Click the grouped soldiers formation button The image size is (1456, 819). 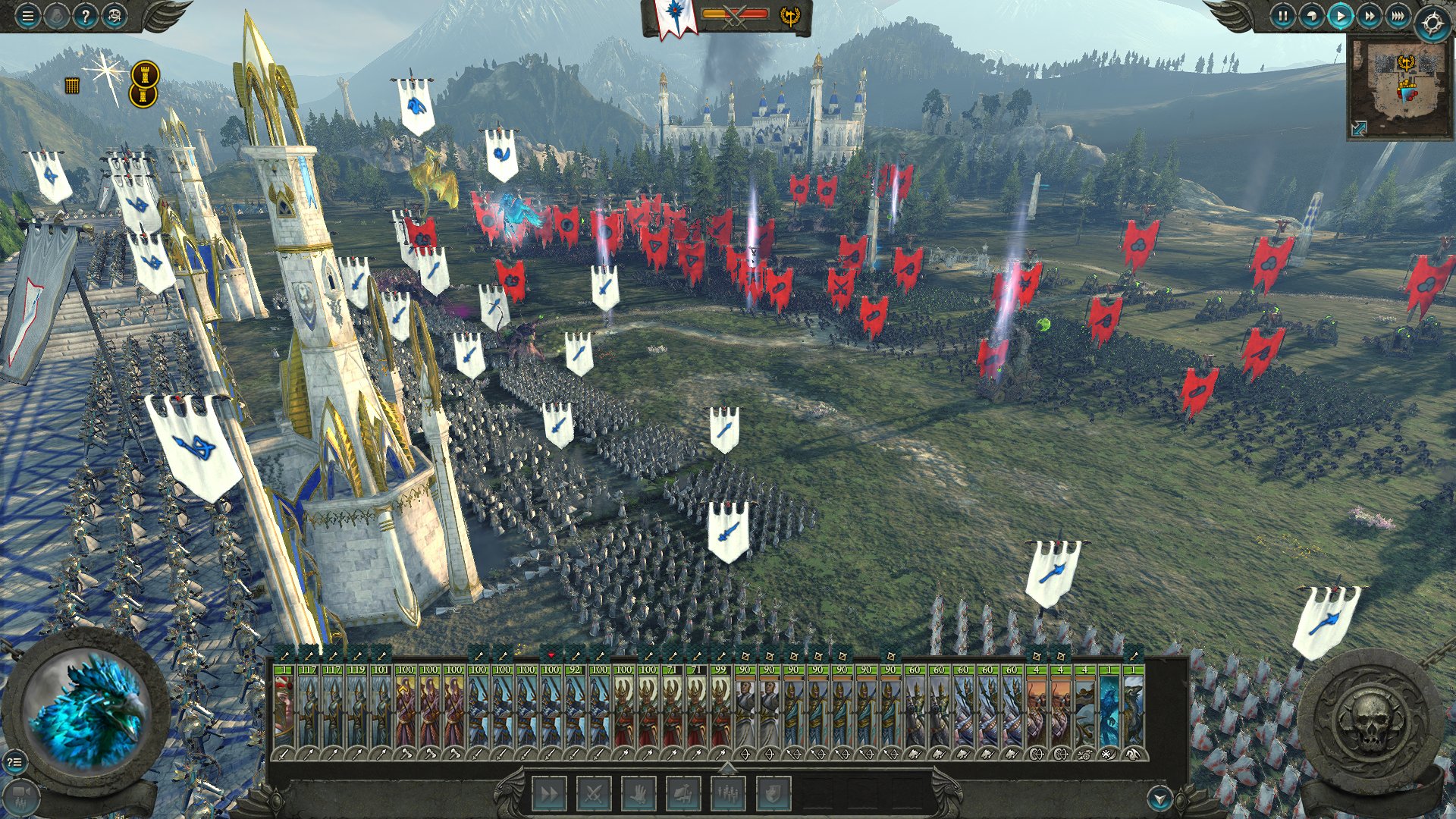[x=728, y=794]
